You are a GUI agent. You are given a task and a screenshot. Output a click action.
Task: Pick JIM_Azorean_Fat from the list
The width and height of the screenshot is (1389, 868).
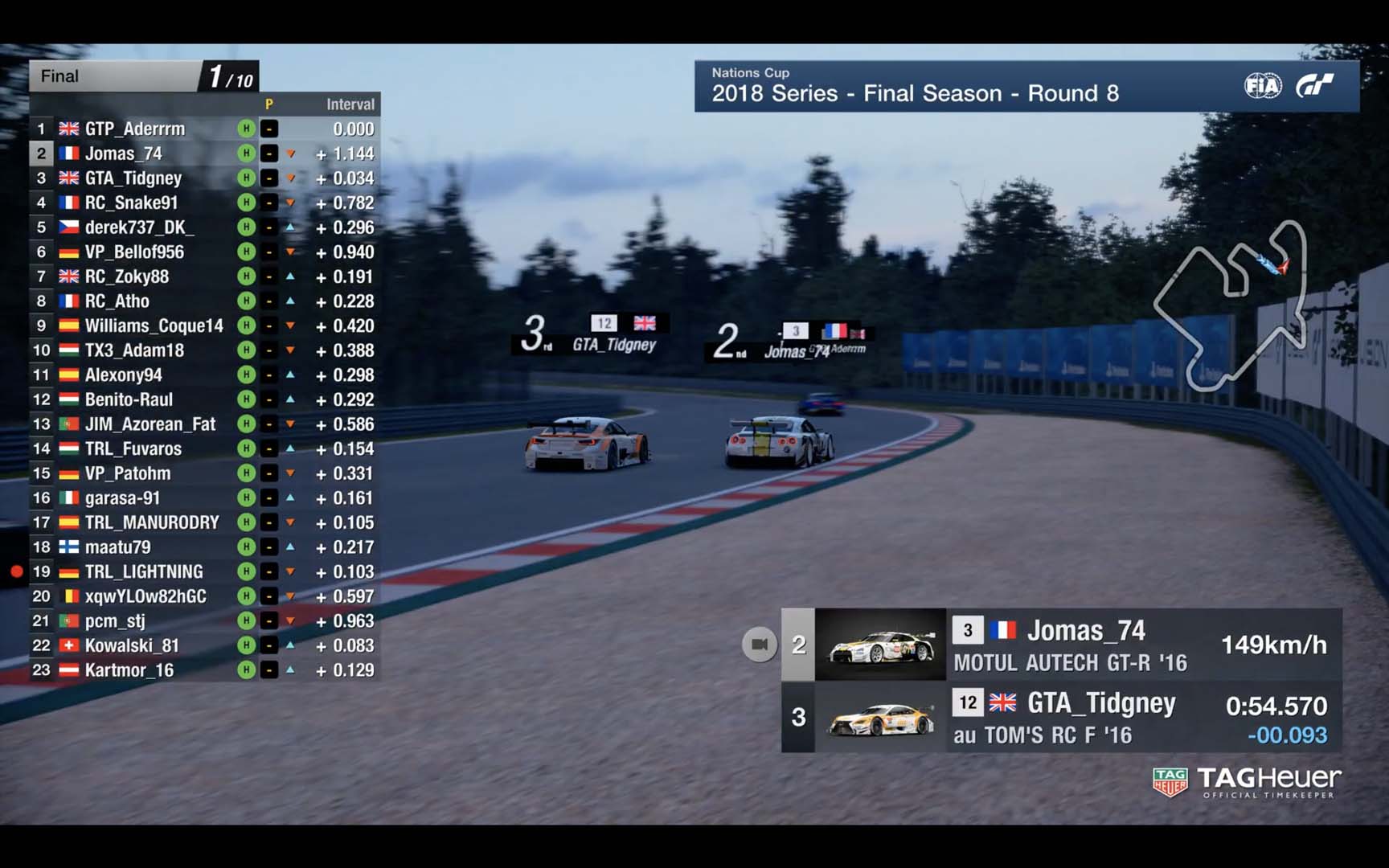click(150, 424)
